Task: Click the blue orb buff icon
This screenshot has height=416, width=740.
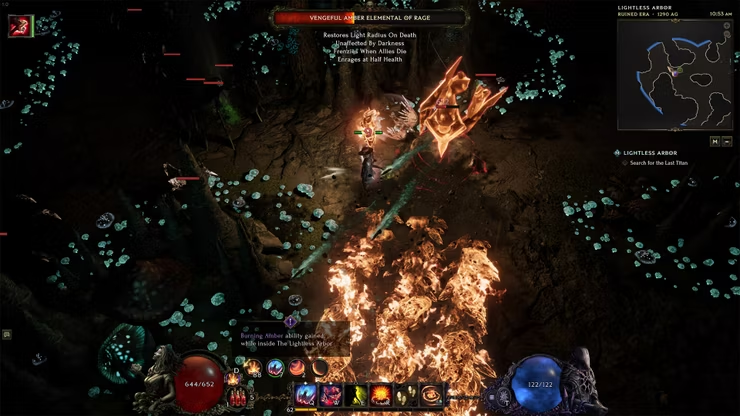Action: pos(275,368)
